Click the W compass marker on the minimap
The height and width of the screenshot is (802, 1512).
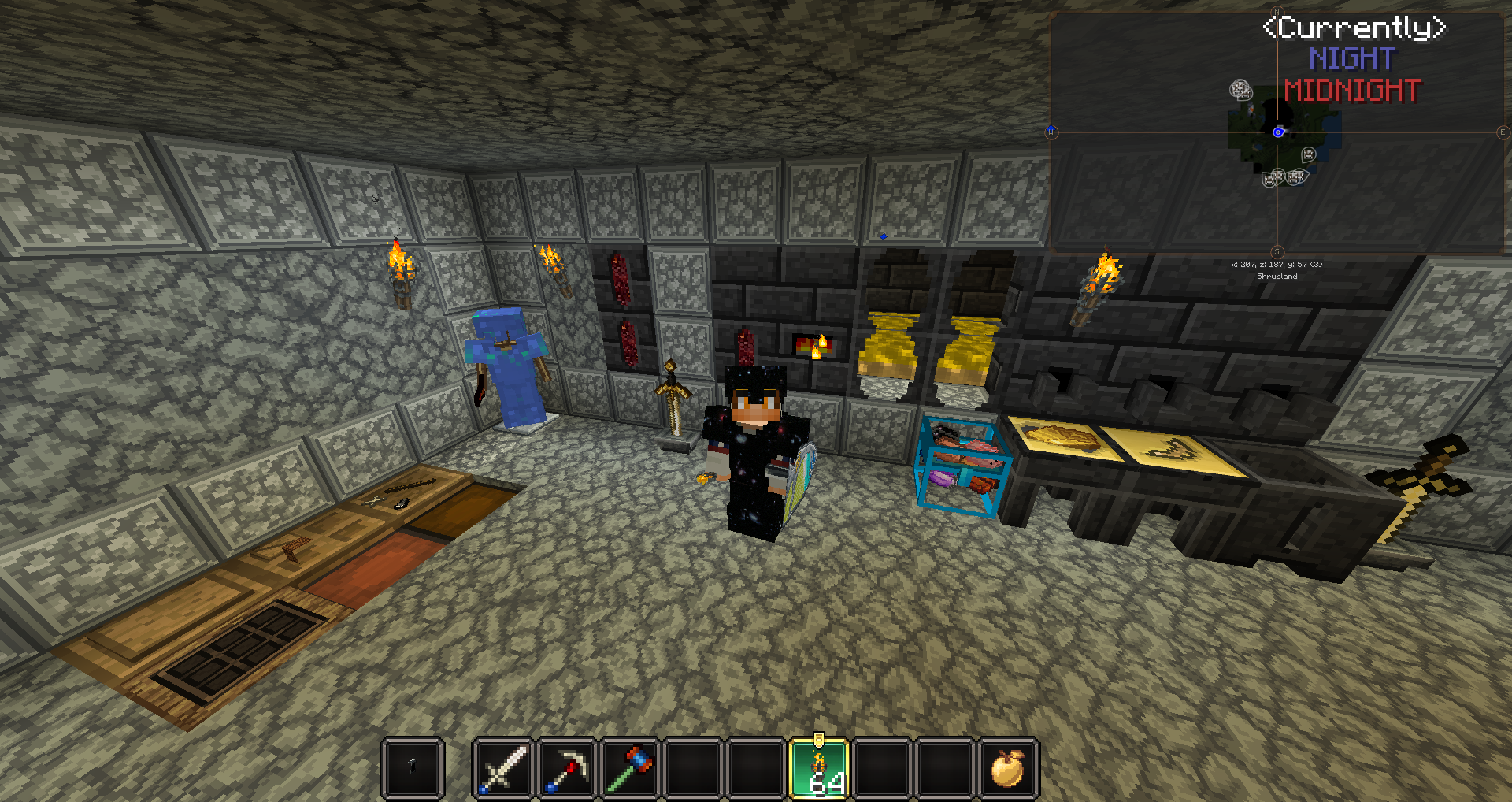point(1052,132)
